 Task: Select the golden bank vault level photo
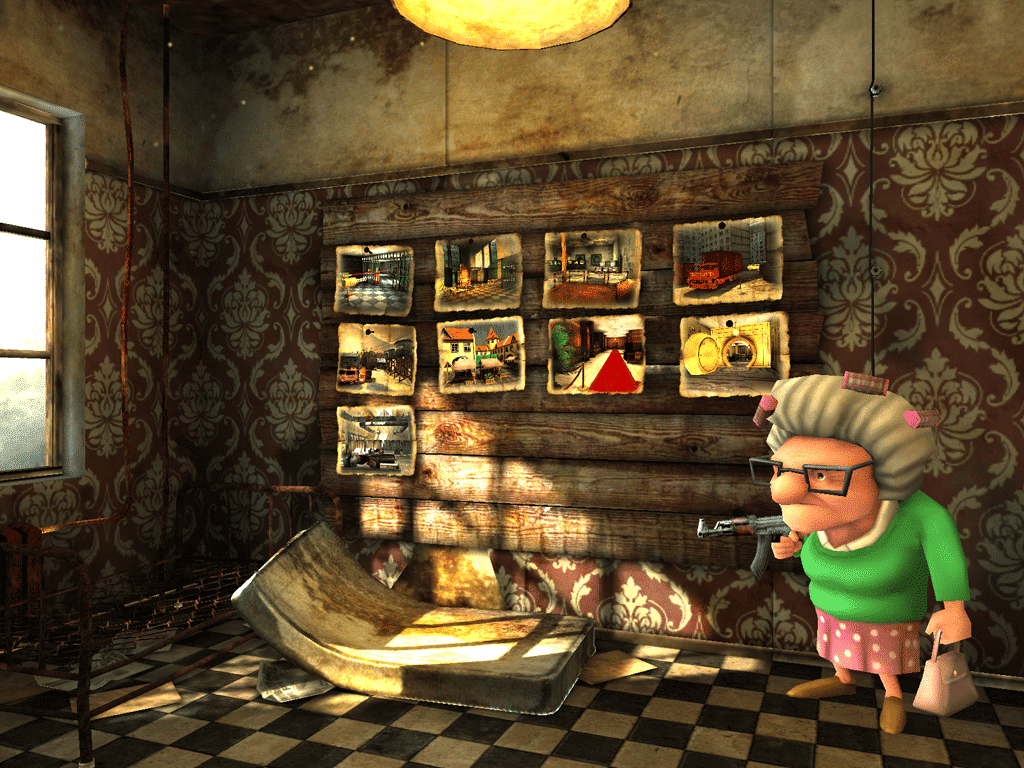[x=734, y=352]
